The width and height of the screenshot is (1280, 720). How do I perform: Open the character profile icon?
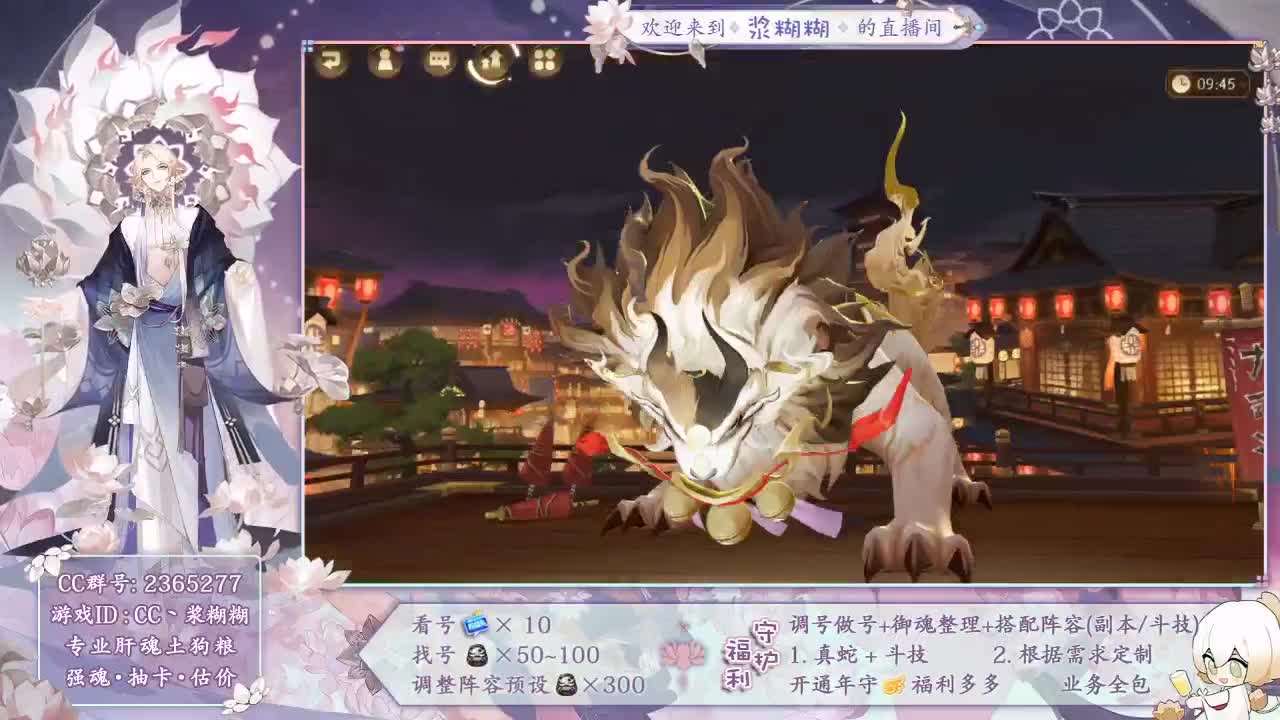pos(384,63)
